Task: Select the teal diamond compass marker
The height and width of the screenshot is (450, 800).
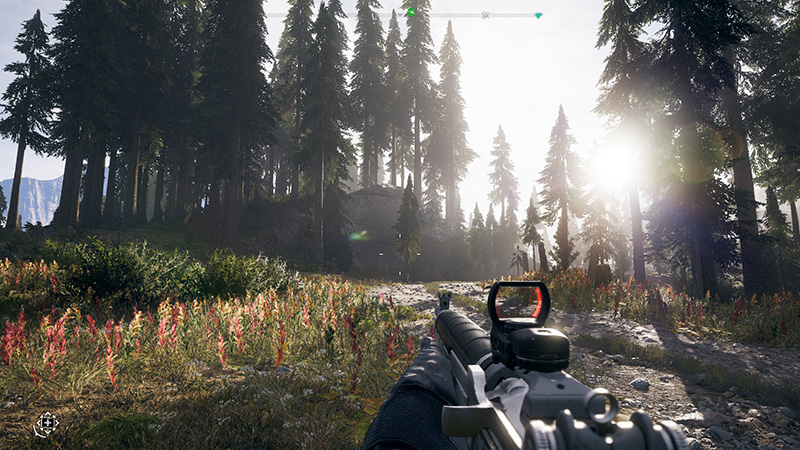Action: [538, 15]
